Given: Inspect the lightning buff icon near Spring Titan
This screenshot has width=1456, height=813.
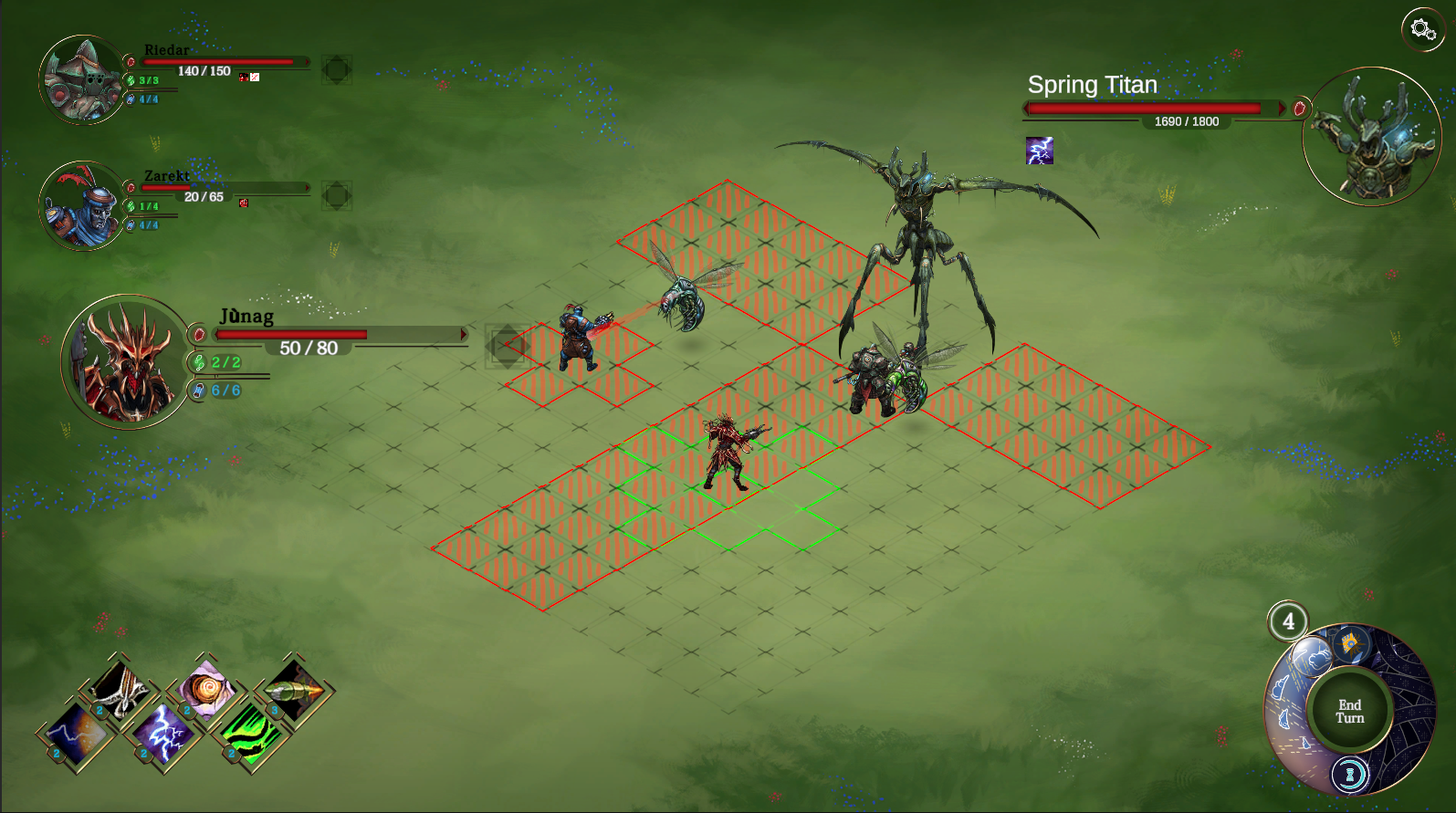Looking at the screenshot, I should (x=1038, y=151).
